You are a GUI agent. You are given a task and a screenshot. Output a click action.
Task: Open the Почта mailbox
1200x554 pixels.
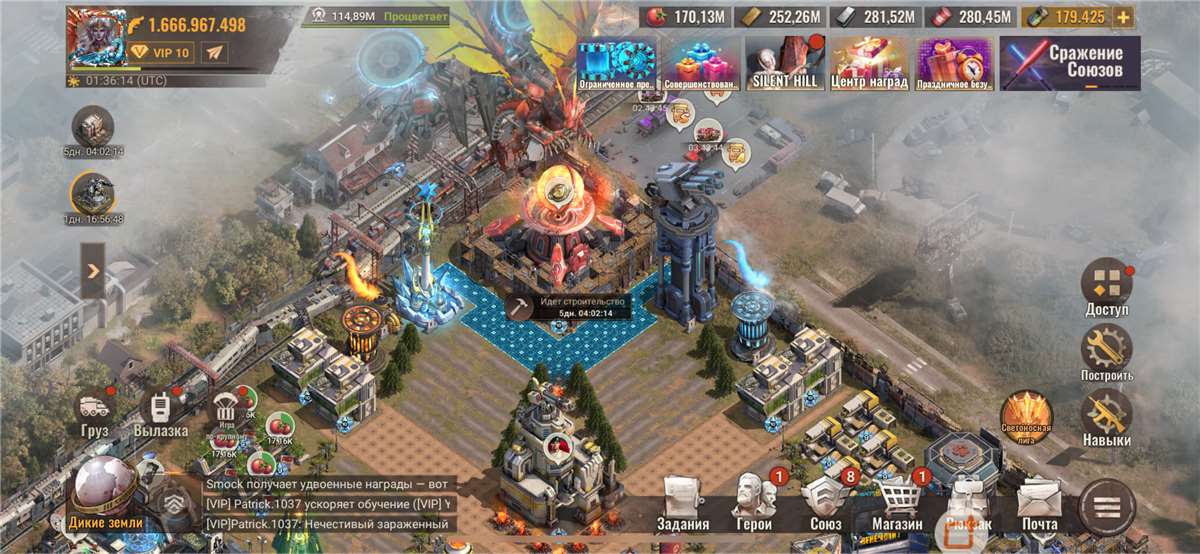coord(1039,503)
